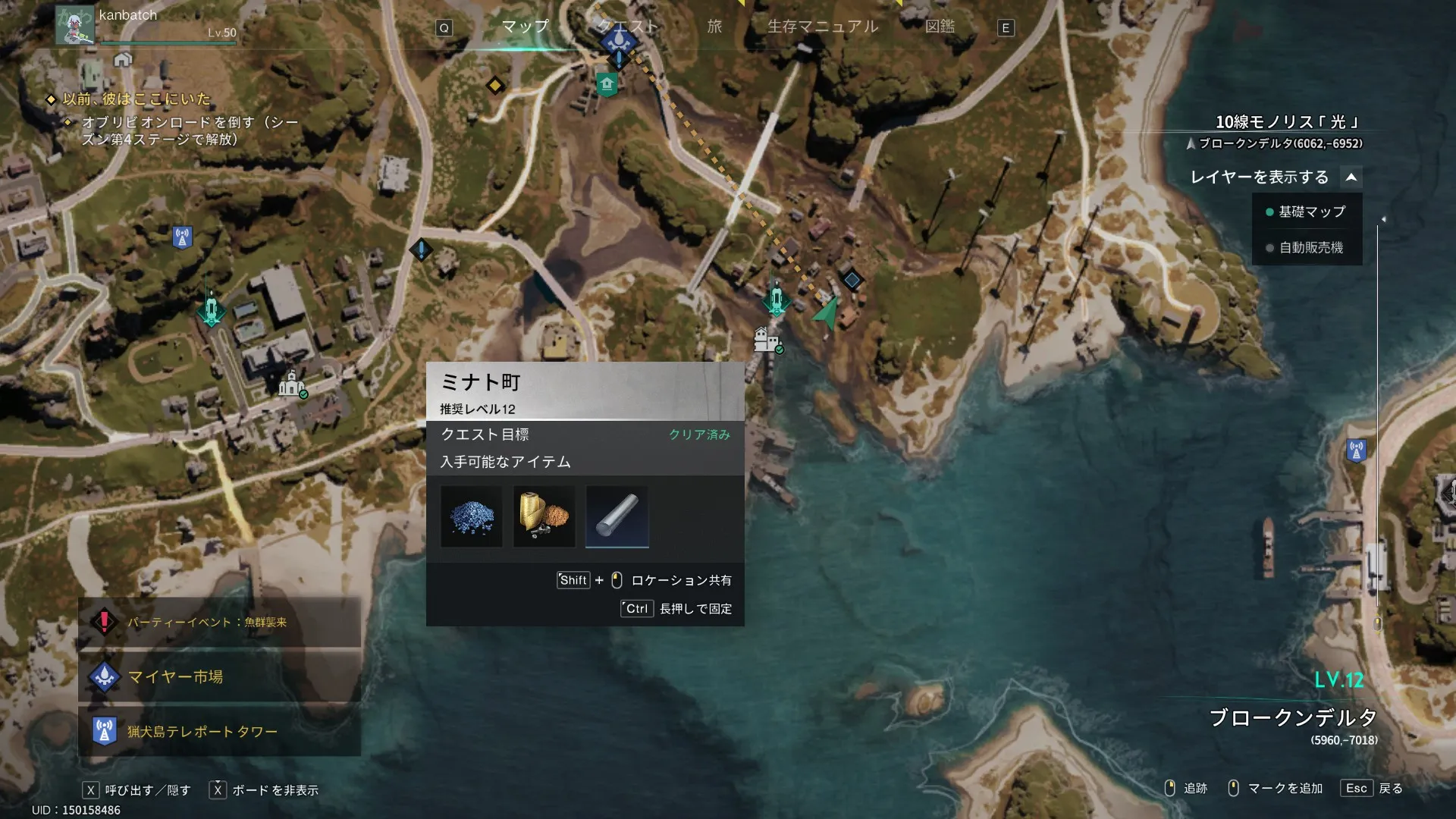1456x819 pixels.
Task: Select the blue exclamation quest marker
Action: coord(421,249)
